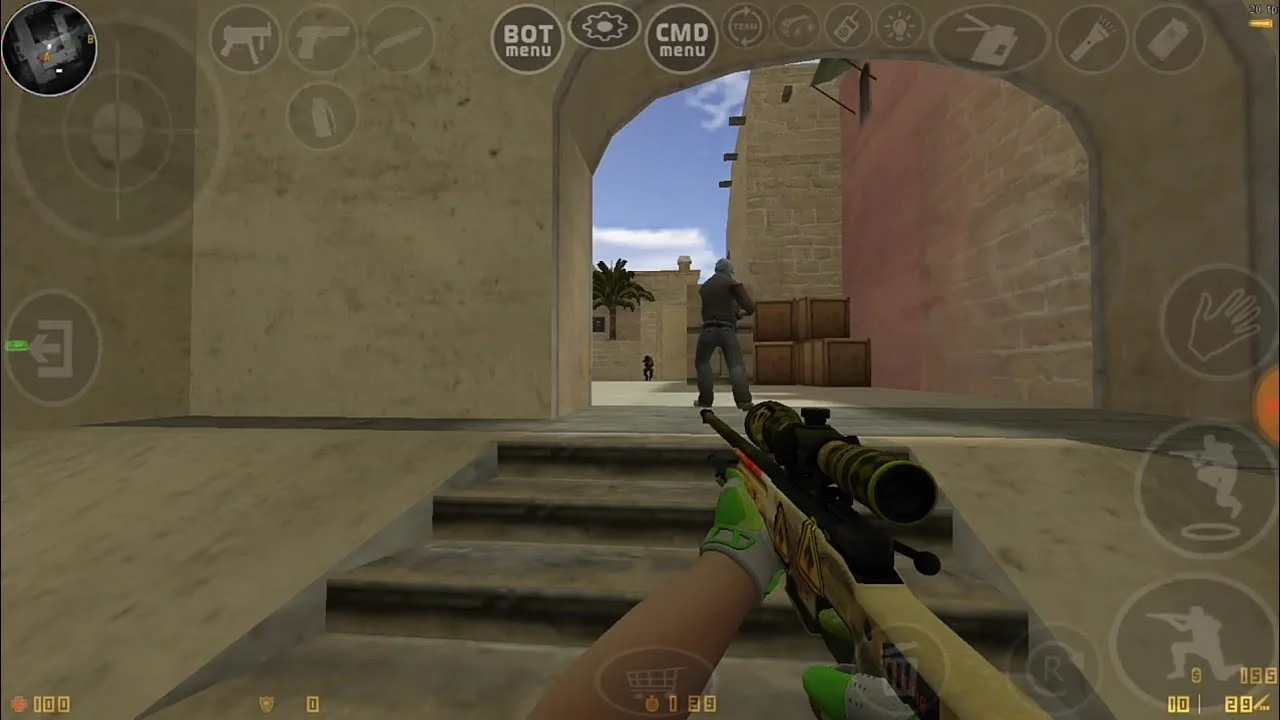Switch to the submachine gun weapon

click(245, 38)
